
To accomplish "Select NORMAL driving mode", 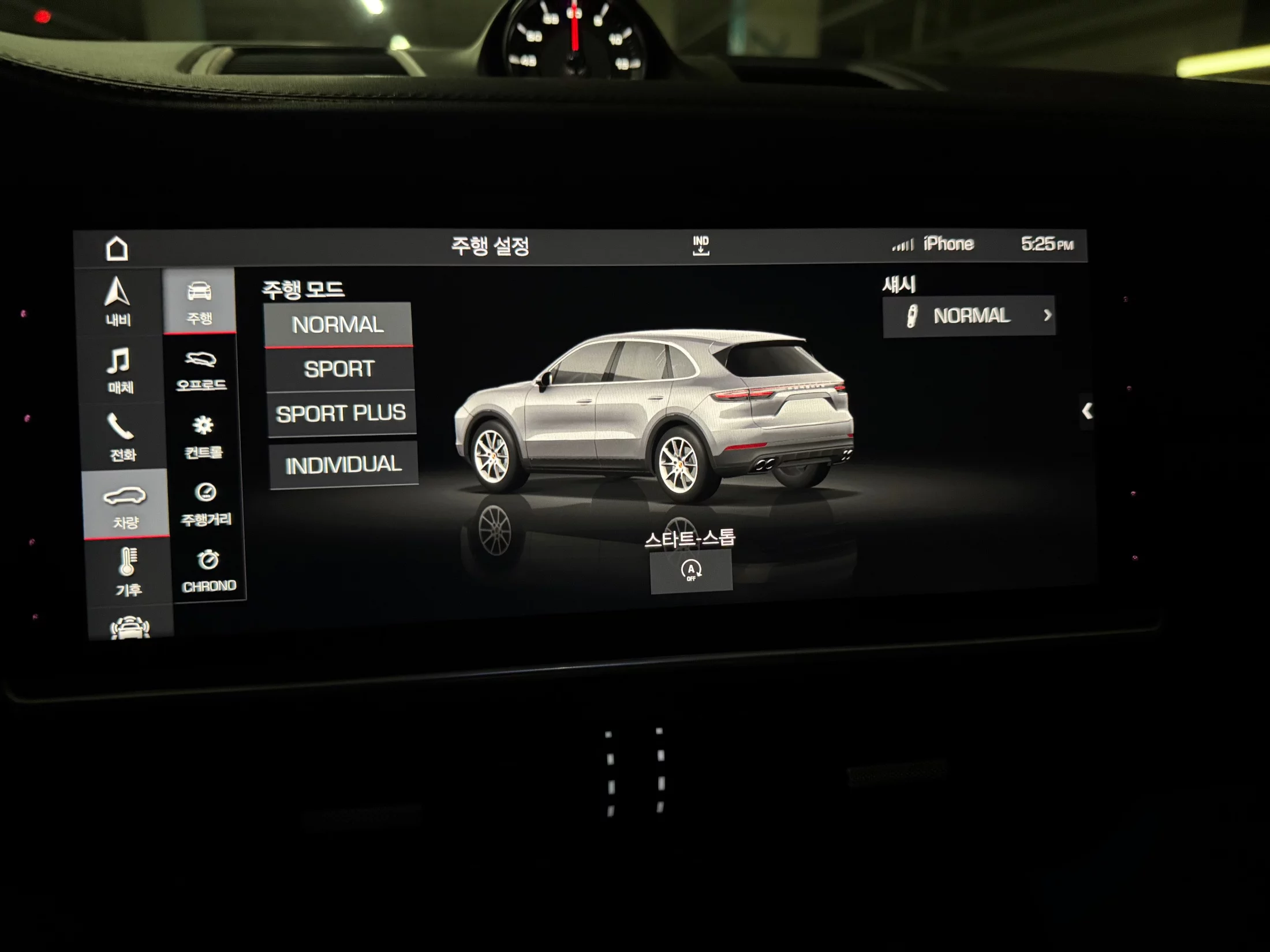I will [x=338, y=324].
